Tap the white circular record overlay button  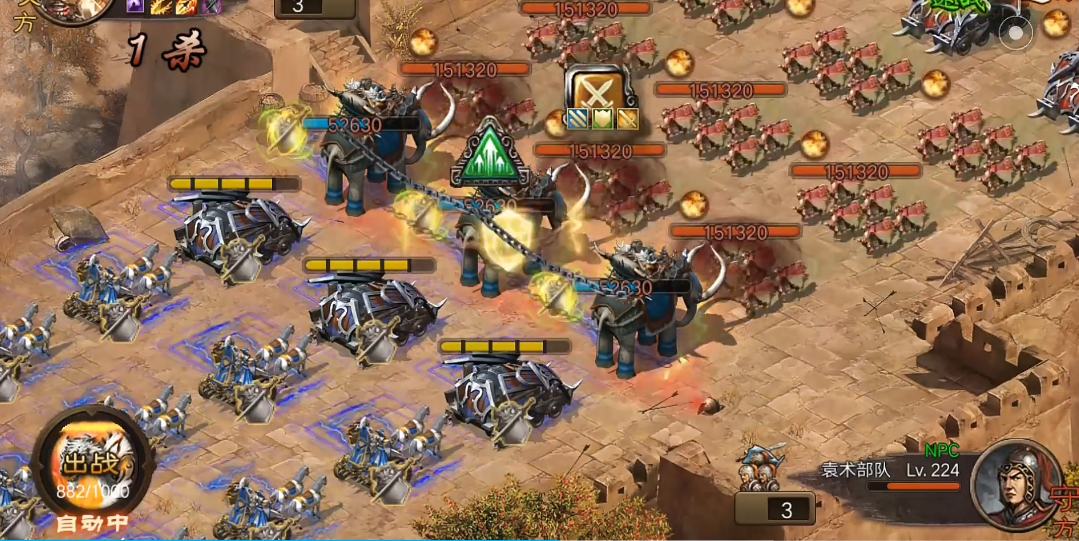point(1016,33)
